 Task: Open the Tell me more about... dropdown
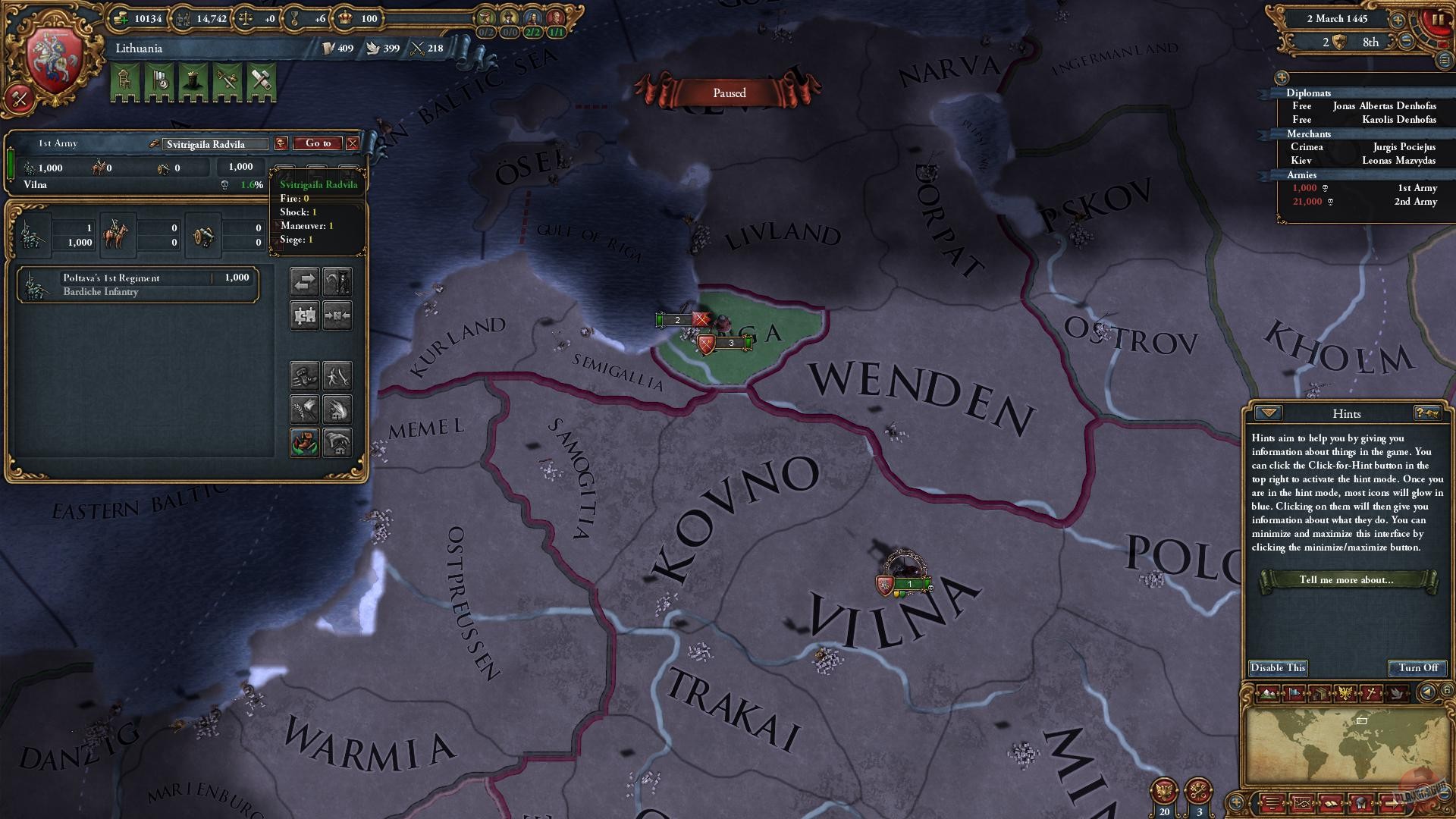point(1348,580)
